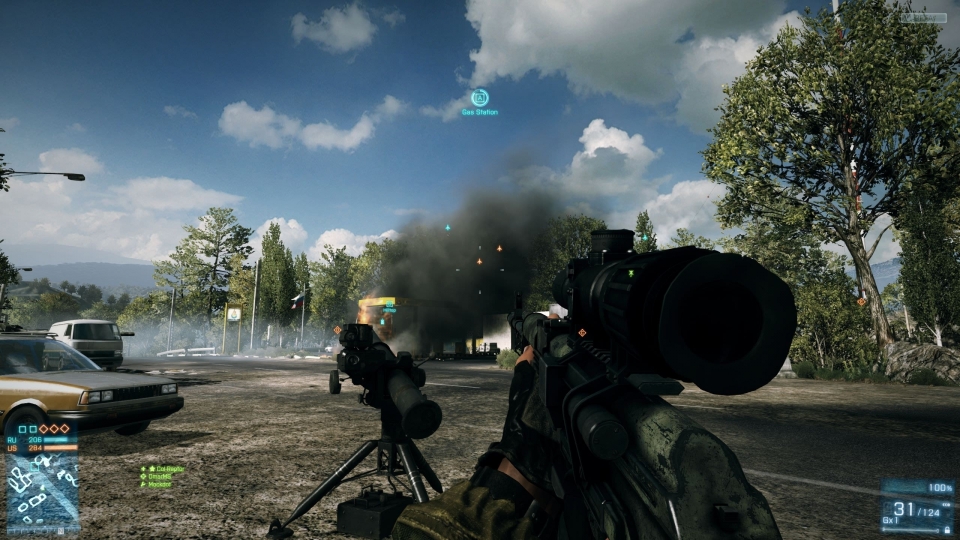Click the capture point flags indicator
Image resolution: width=960 pixels, height=540 pixels.
[43, 429]
